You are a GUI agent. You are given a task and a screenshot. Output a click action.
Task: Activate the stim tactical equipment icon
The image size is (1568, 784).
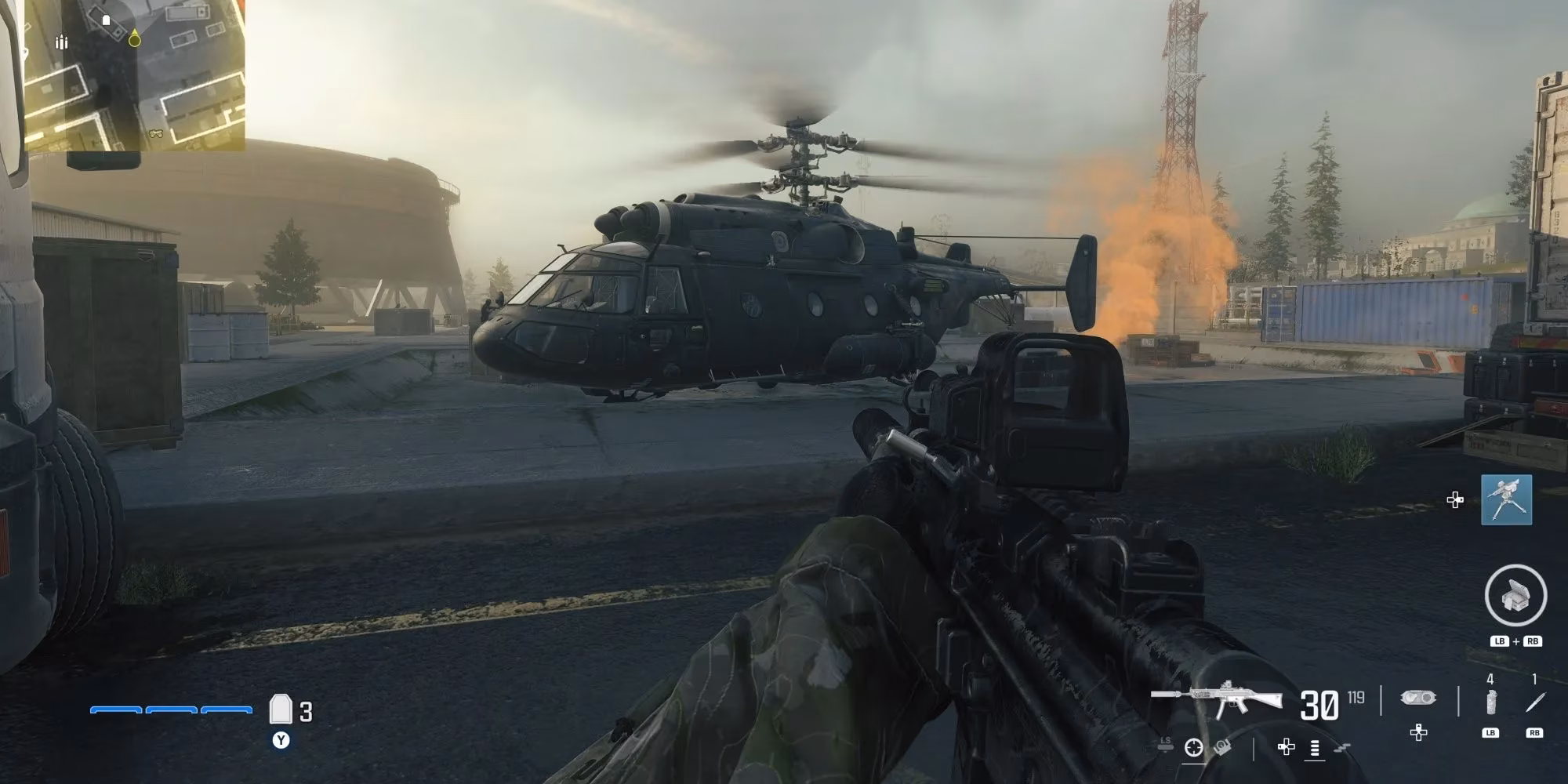coord(1491,702)
